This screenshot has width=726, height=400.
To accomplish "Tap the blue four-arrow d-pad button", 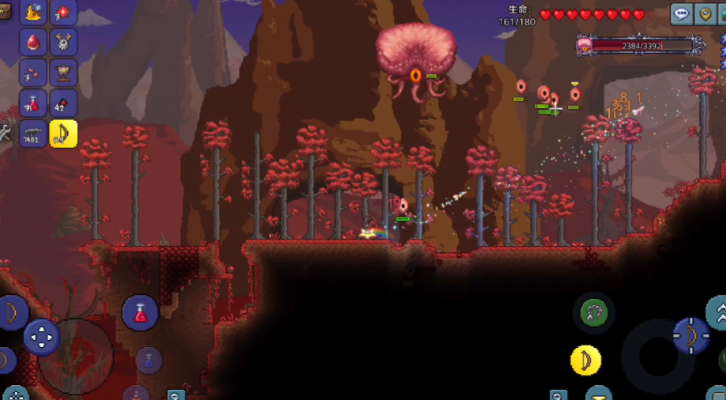I will coord(42,336).
